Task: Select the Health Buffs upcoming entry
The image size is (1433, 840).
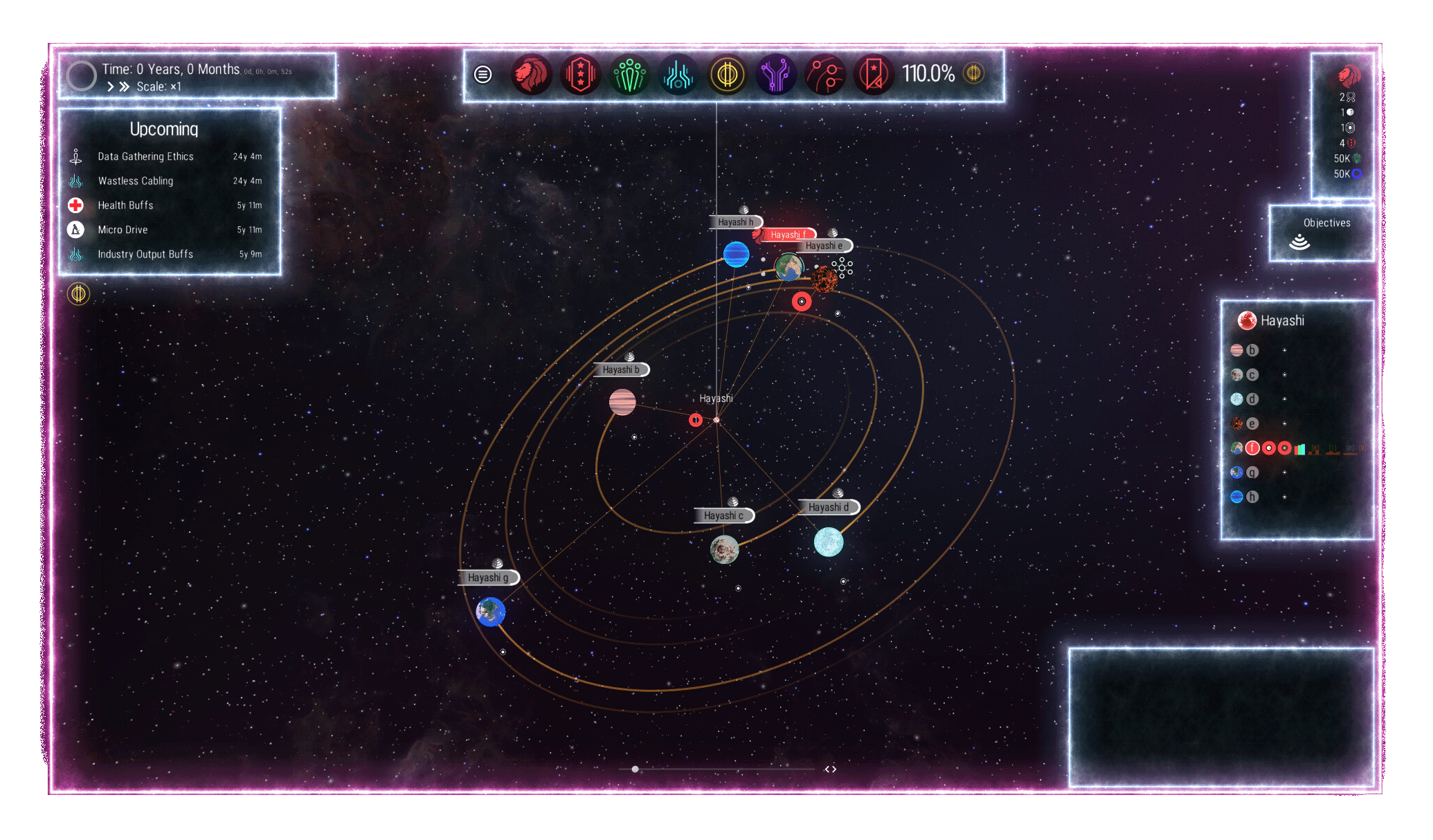Action: pyautogui.click(x=125, y=206)
